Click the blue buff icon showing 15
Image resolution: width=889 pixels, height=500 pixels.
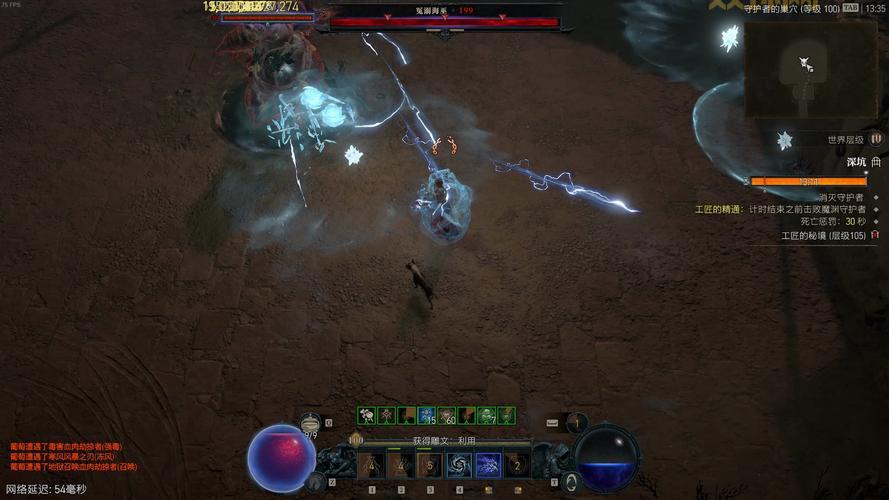pyautogui.click(x=427, y=415)
